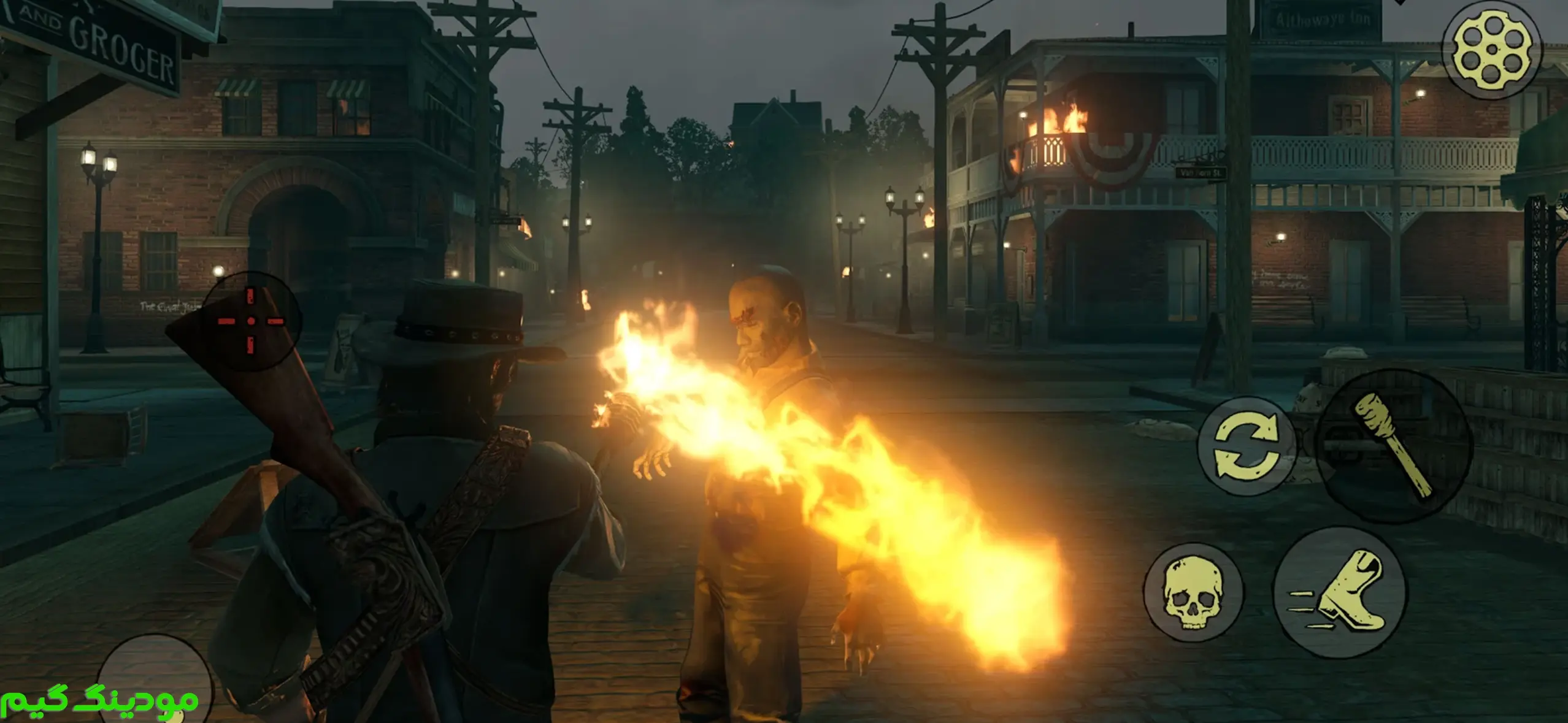The width and height of the screenshot is (1568, 723).
Task: Tap the circular arrows swap button
Action: tap(1247, 446)
